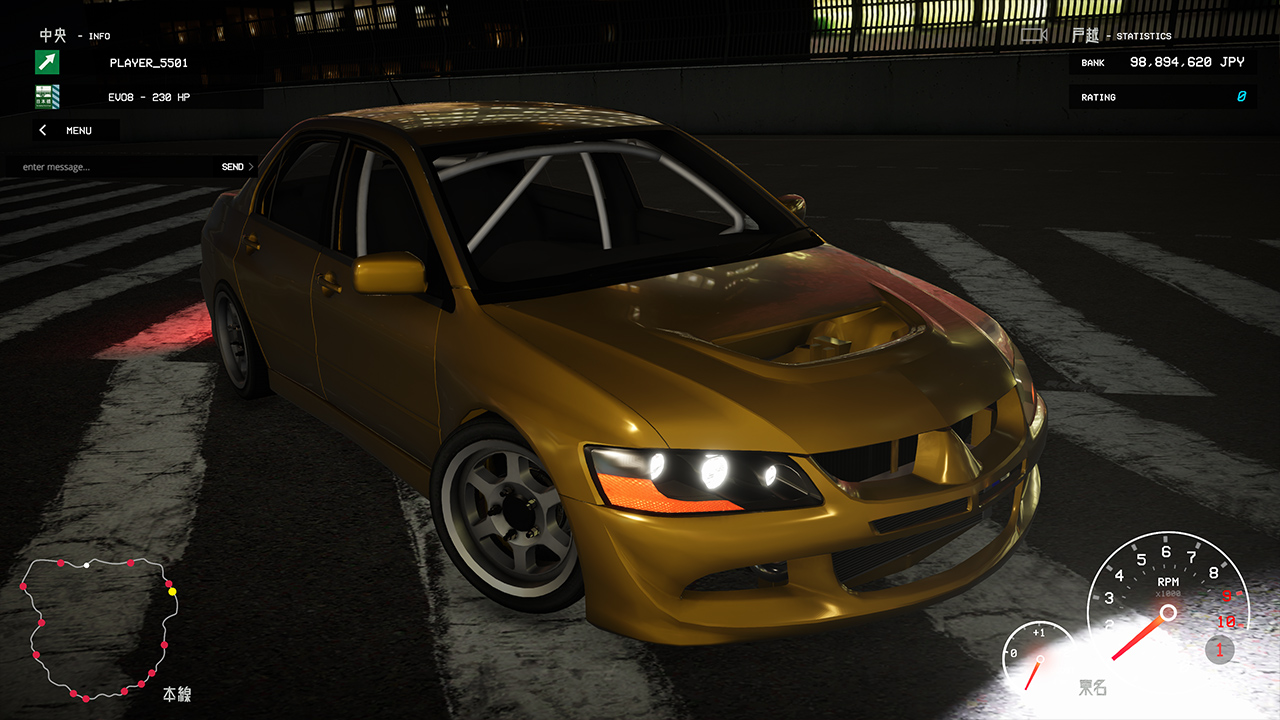Click the yellow marker on the minimap
Screen dimensions: 1280x720
[172, 593]
